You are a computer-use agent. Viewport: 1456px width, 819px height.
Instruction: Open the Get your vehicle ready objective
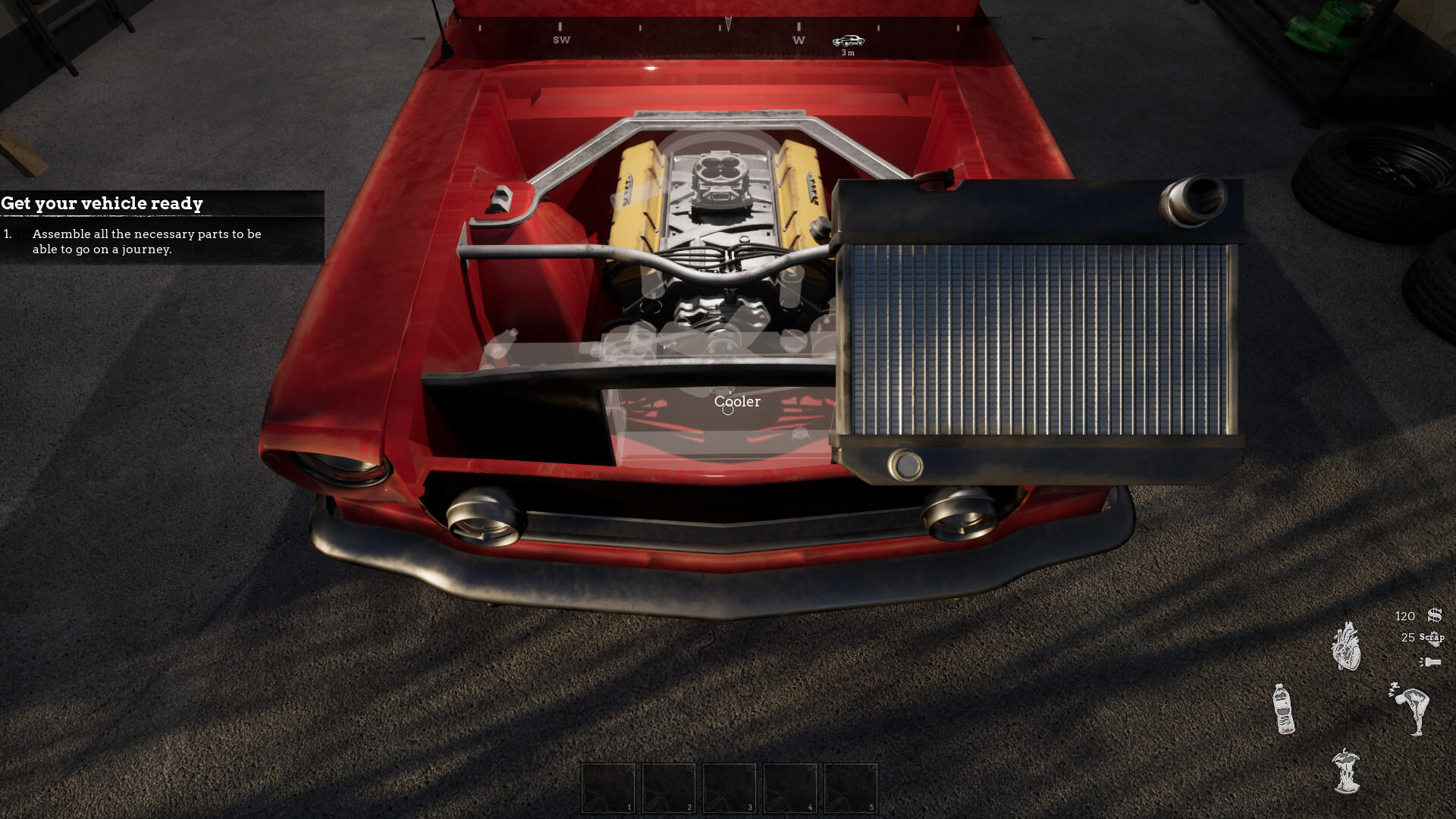102,203
